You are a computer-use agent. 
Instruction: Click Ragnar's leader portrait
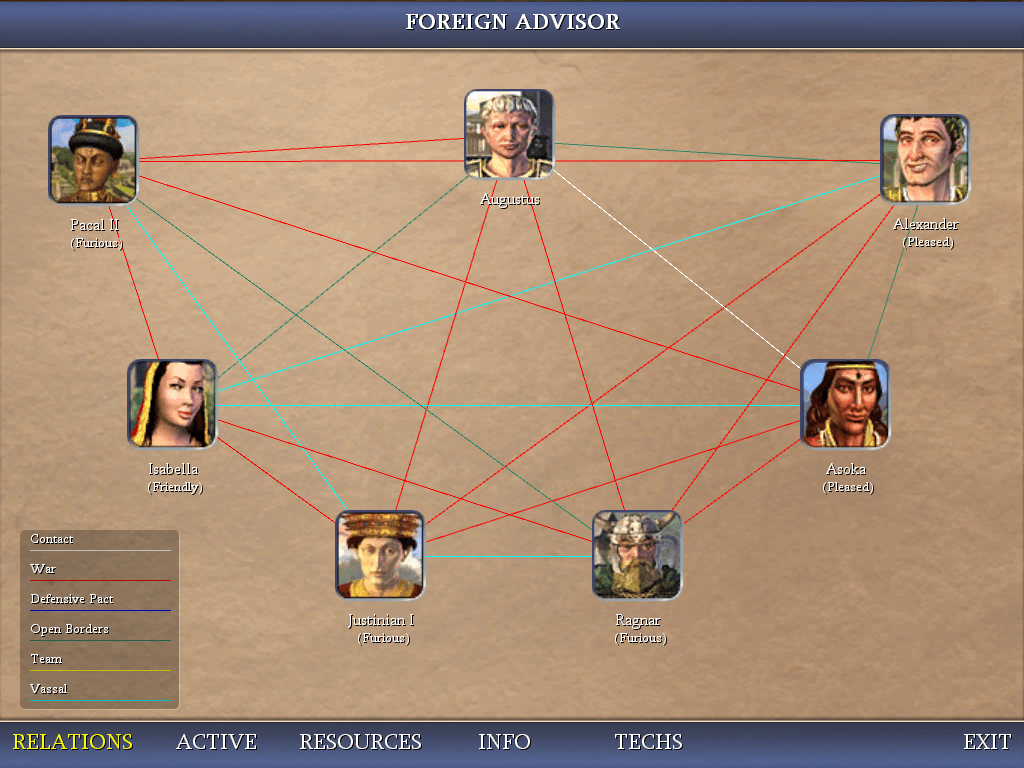click(637, 555)
